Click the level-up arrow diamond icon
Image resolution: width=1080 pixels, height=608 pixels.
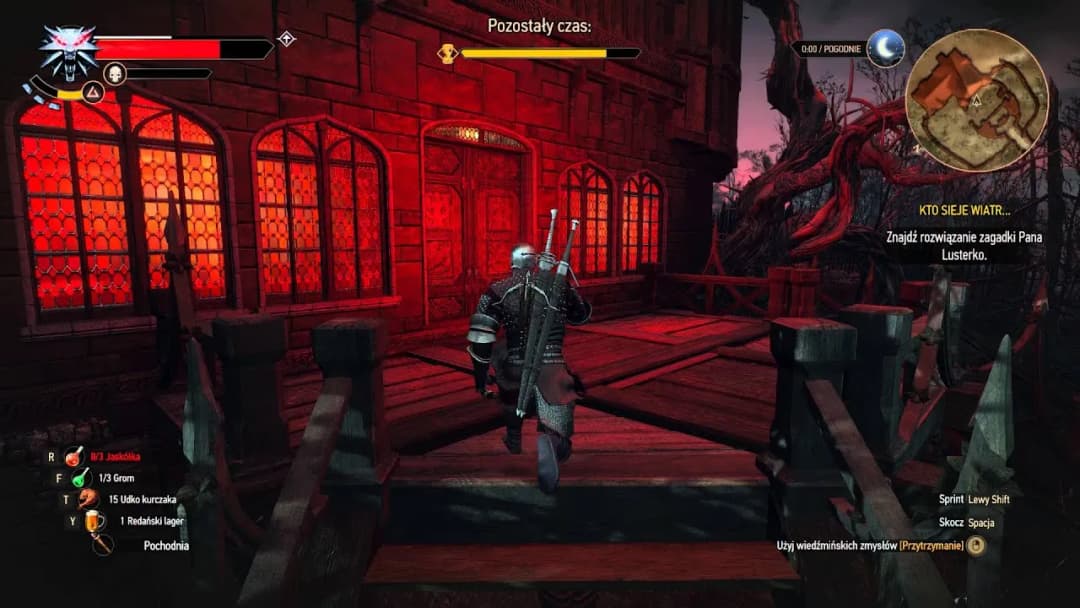click(x=286, y=39)
